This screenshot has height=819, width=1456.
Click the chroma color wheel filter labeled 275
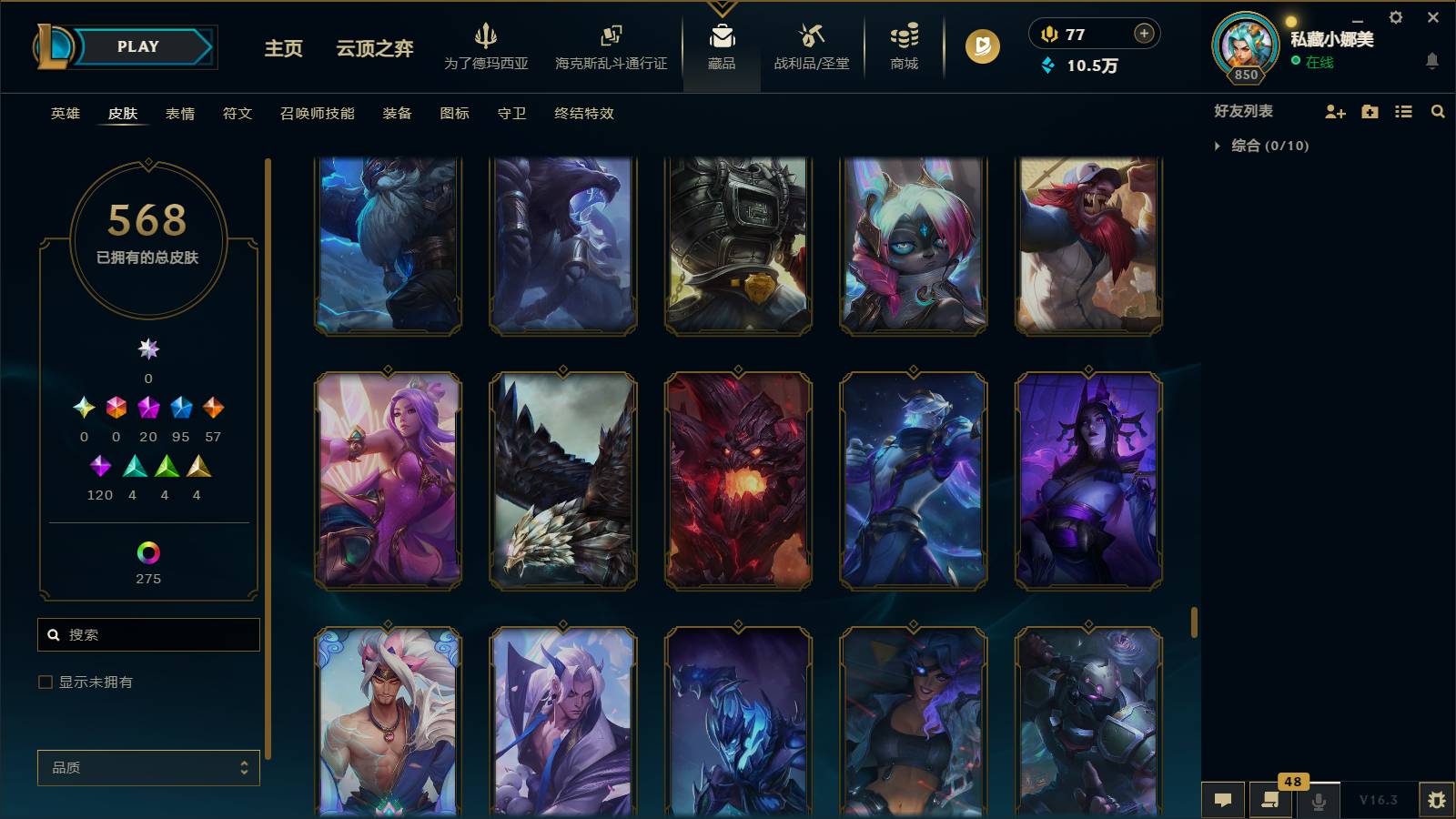pyautogui.click(x=147, y=551)
